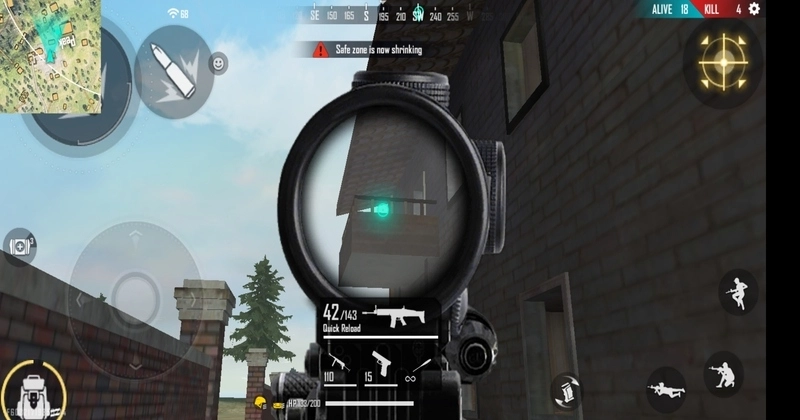The width and height of the screenshot is (800, 420).
Task: Expand the minimap
Action: point(50,55)
